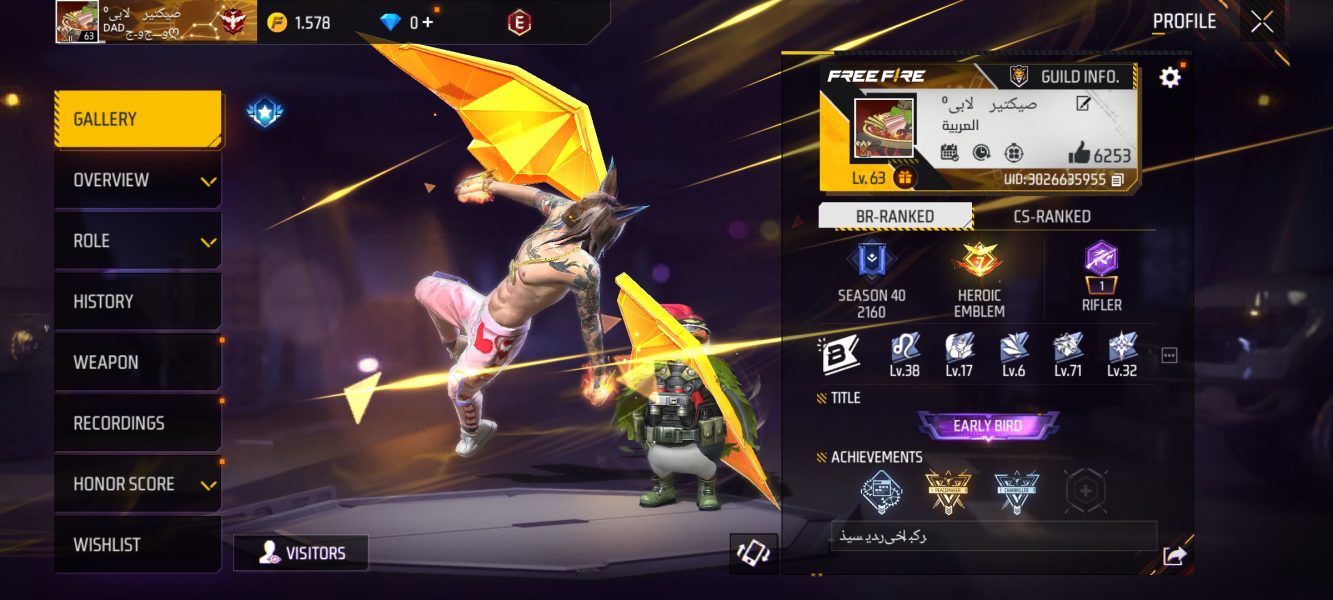Close the profile screen with the X
The width and height of the screenshot is (1333, 600).
(x=1262, y=22)
